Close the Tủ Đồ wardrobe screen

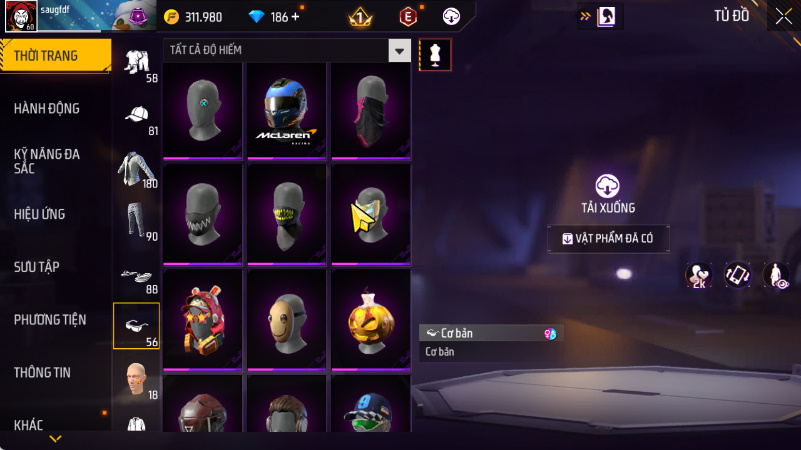click(783, 15)
